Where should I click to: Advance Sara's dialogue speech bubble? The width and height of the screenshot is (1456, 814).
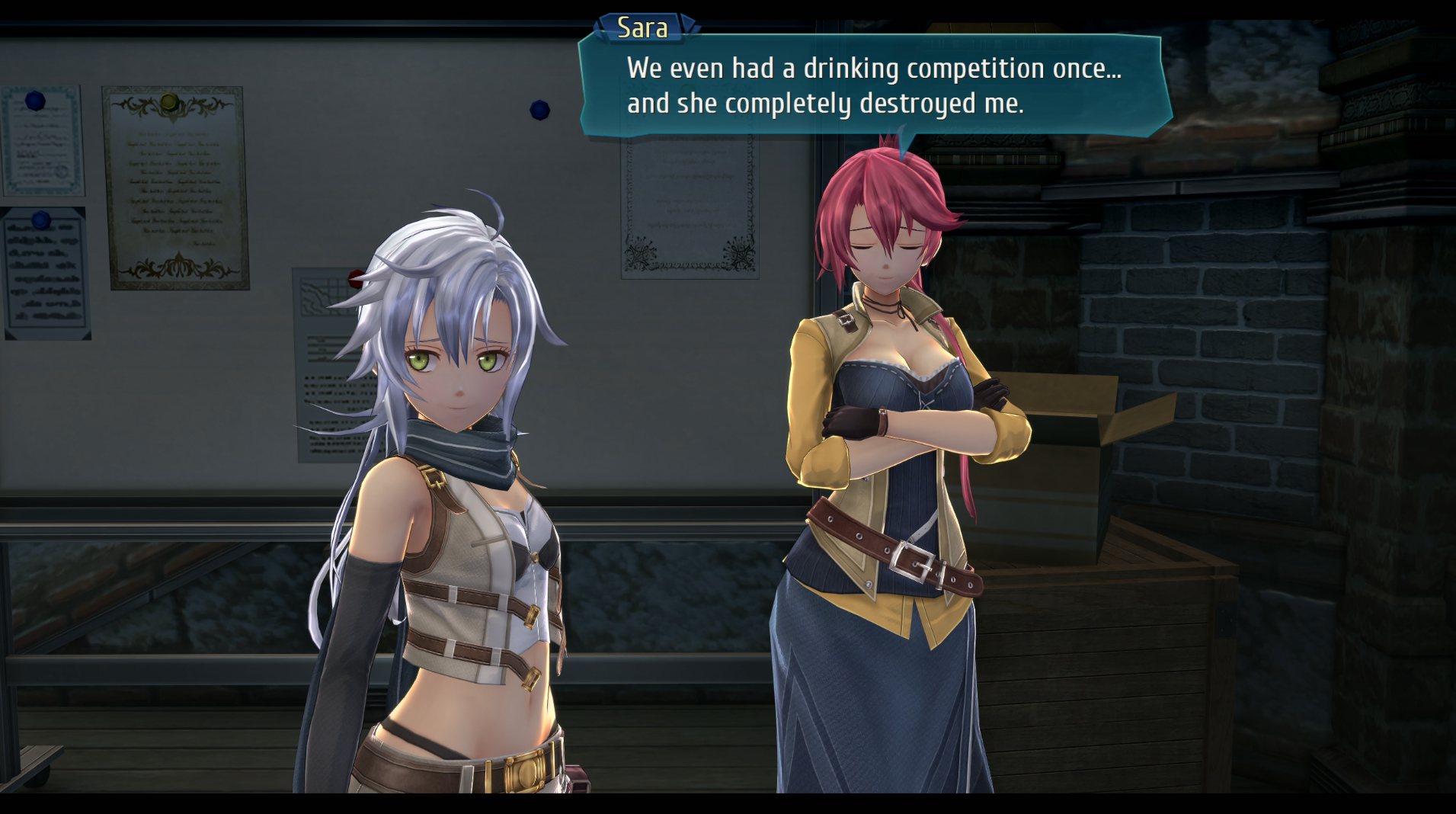click(873, 86)
